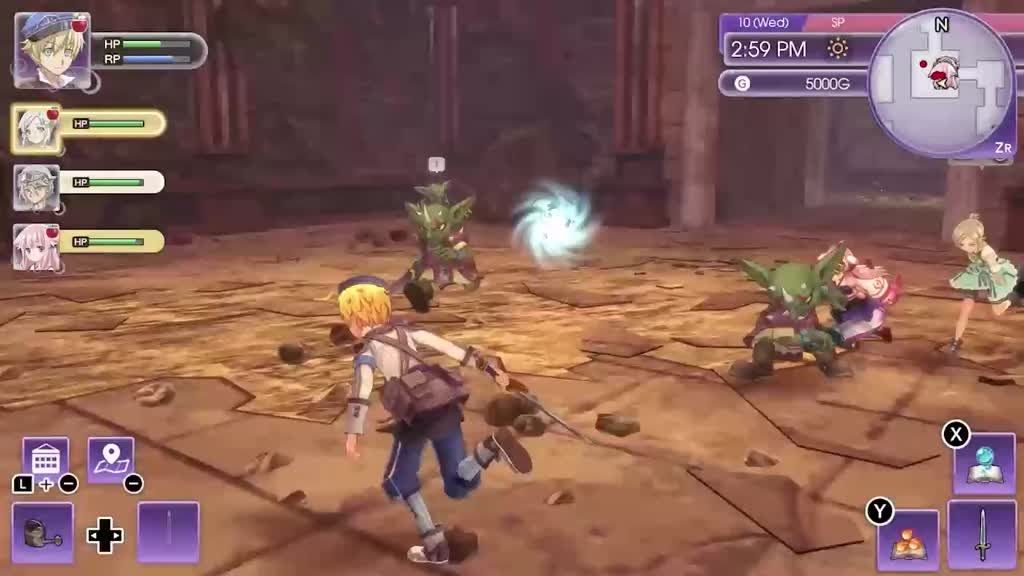1024x576 pixels.
Task: Choose the highlighted white-haired party member portrait
Action: click(x=36, y=128)
